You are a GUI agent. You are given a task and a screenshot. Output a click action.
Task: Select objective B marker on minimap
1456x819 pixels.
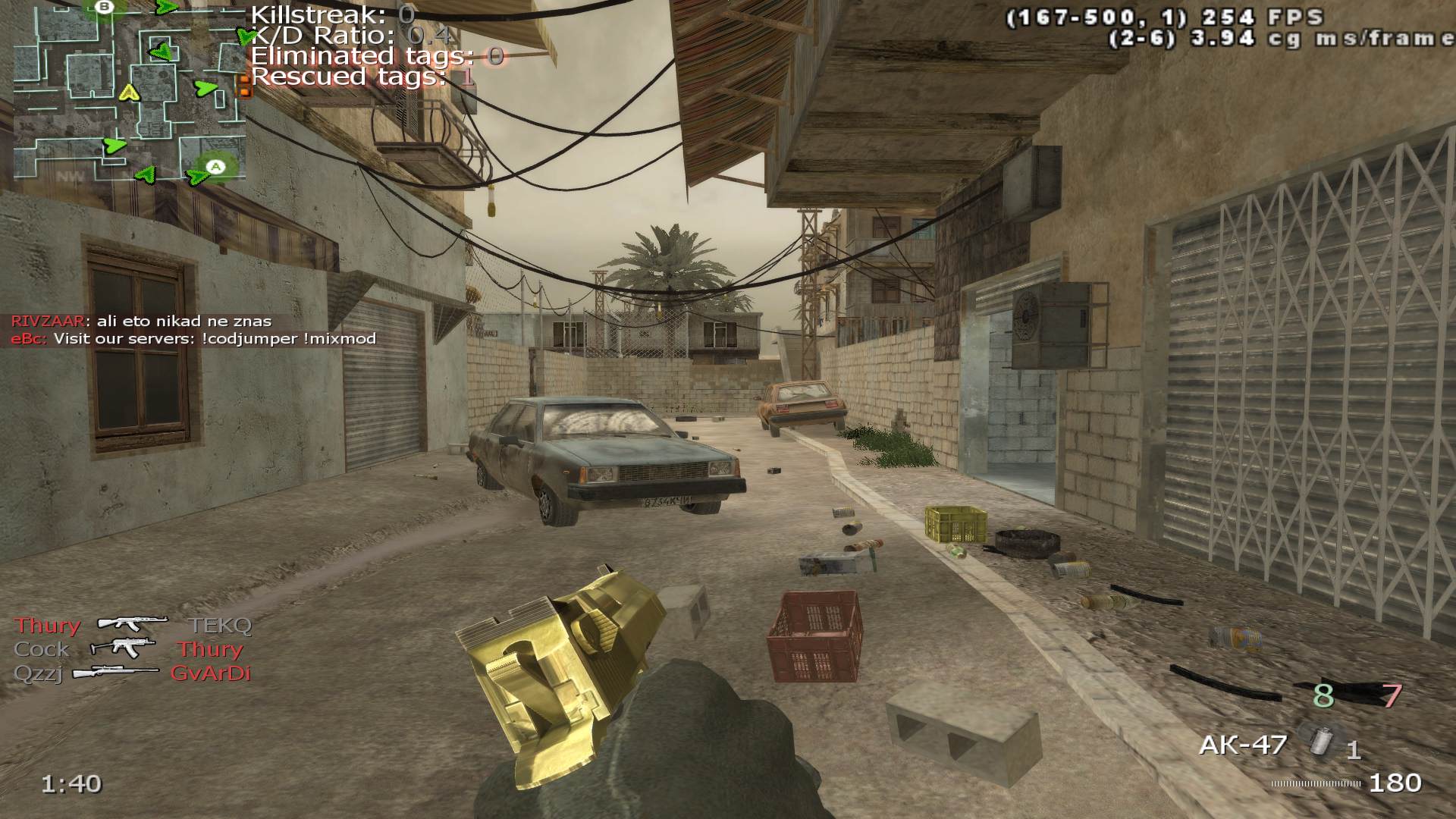[105, 8]
